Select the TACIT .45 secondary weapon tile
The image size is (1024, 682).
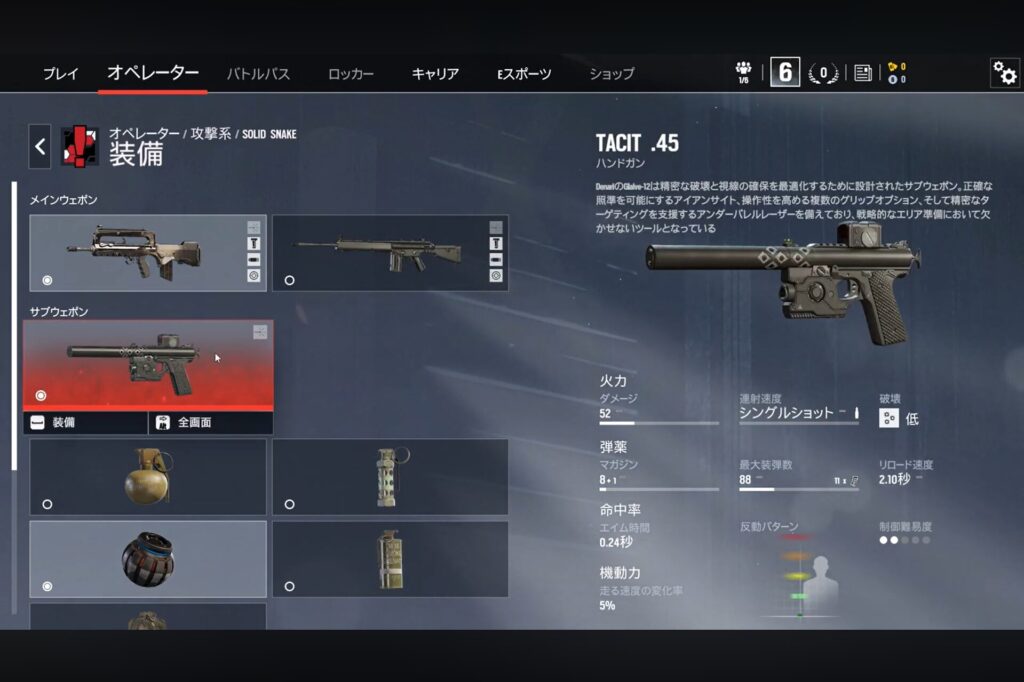[148, 365]
